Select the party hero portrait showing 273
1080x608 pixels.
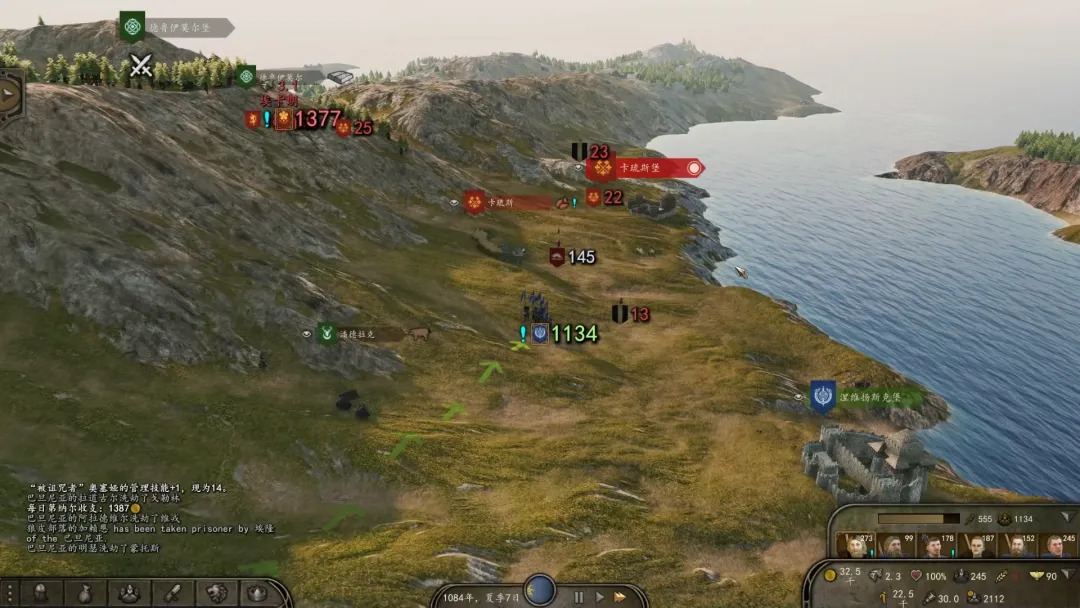coord(857,545)
